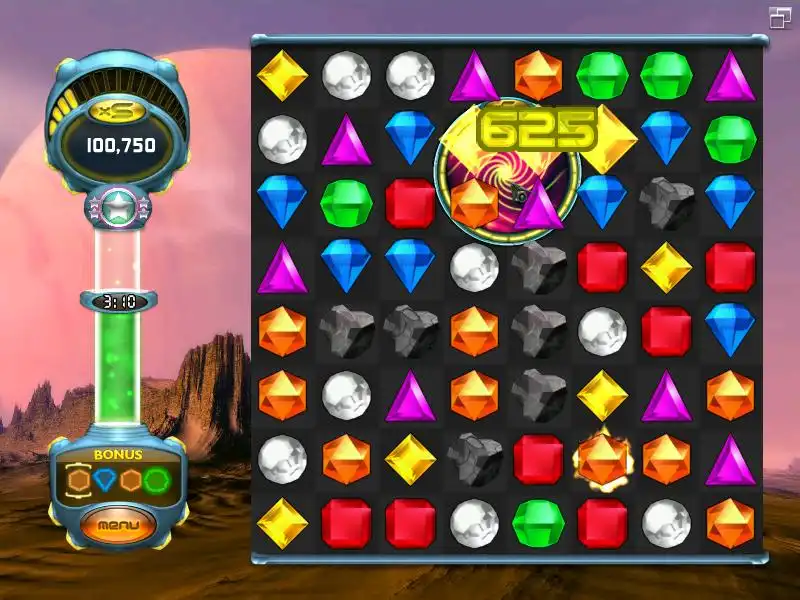Choose the purple gem inside the rotator ring
The width and height of the screenshot is (800, 600).
coord(539,204)
